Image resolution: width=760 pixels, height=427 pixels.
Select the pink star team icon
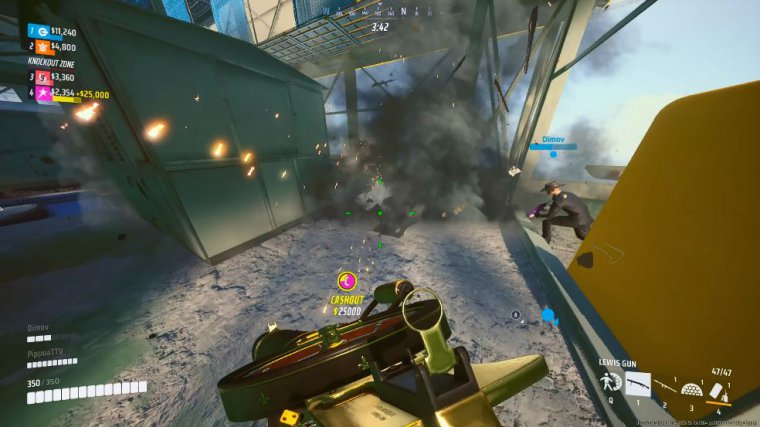[x=43, y=93]
